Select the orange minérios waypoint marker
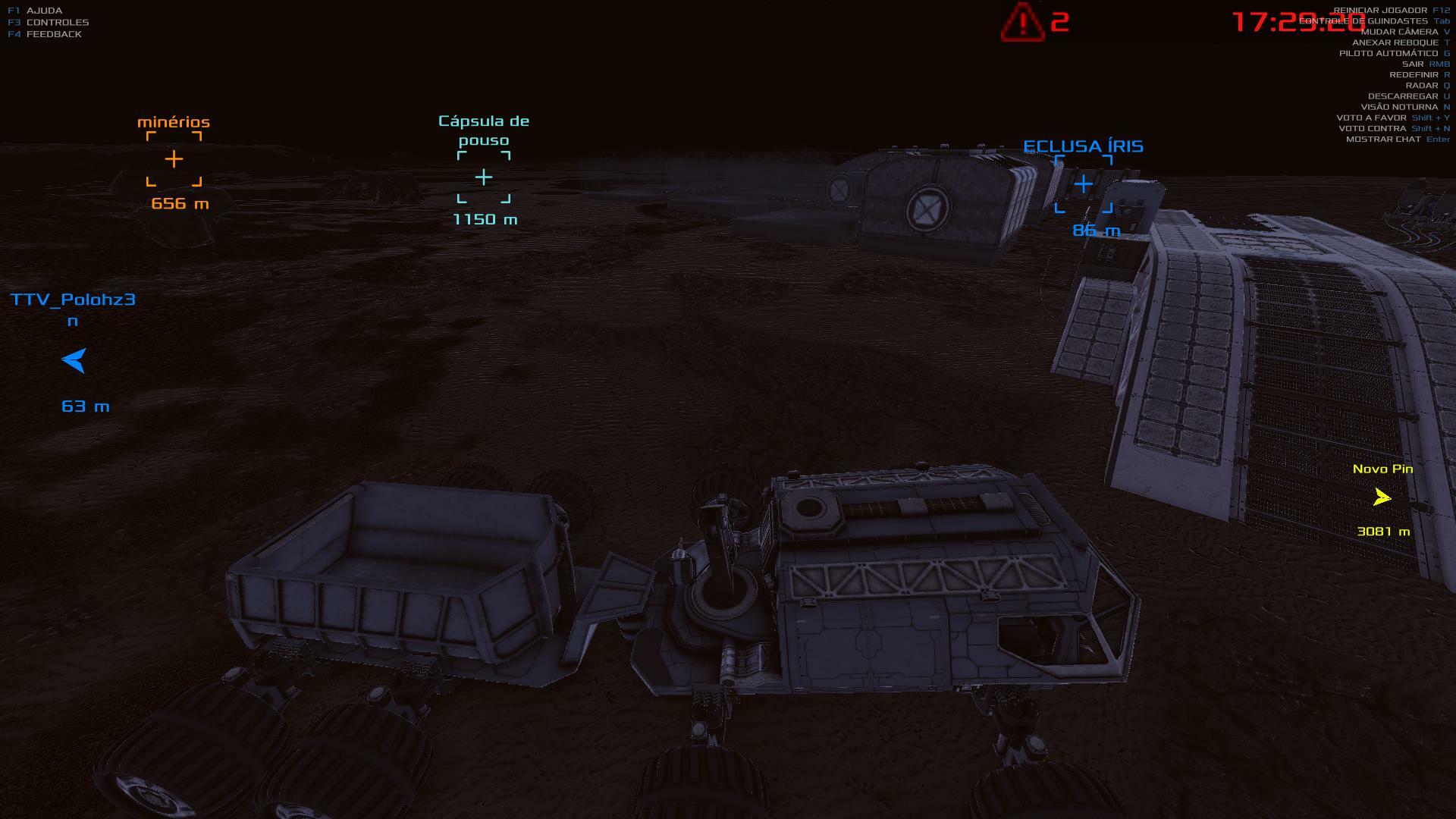 pyautogui.click(x=174, y=158)
